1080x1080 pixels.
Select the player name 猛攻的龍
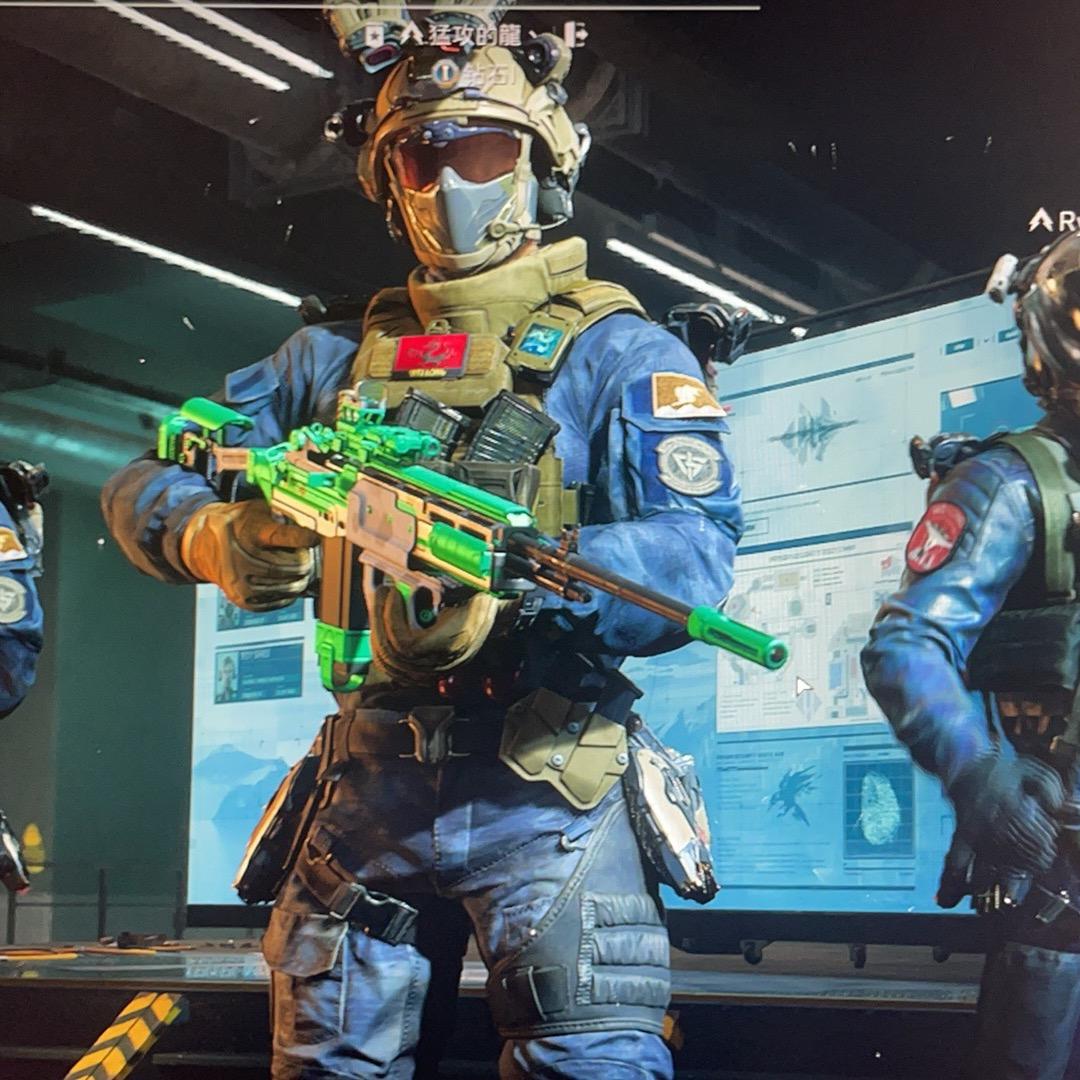[474, 34]
